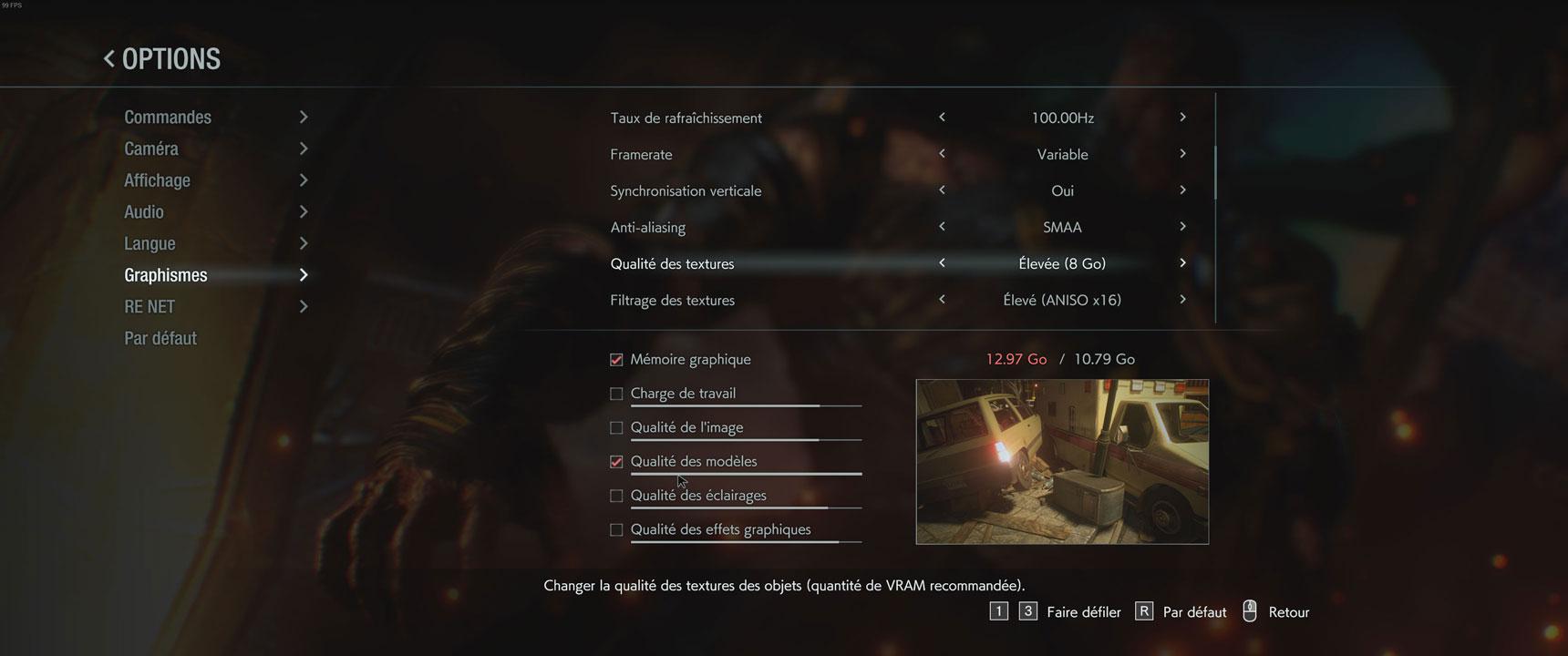The width and height of the screenshot is (1568, 656).
Task: Expand the Audio section chevron
Action: pyautogui.click(x=304, y=210)
